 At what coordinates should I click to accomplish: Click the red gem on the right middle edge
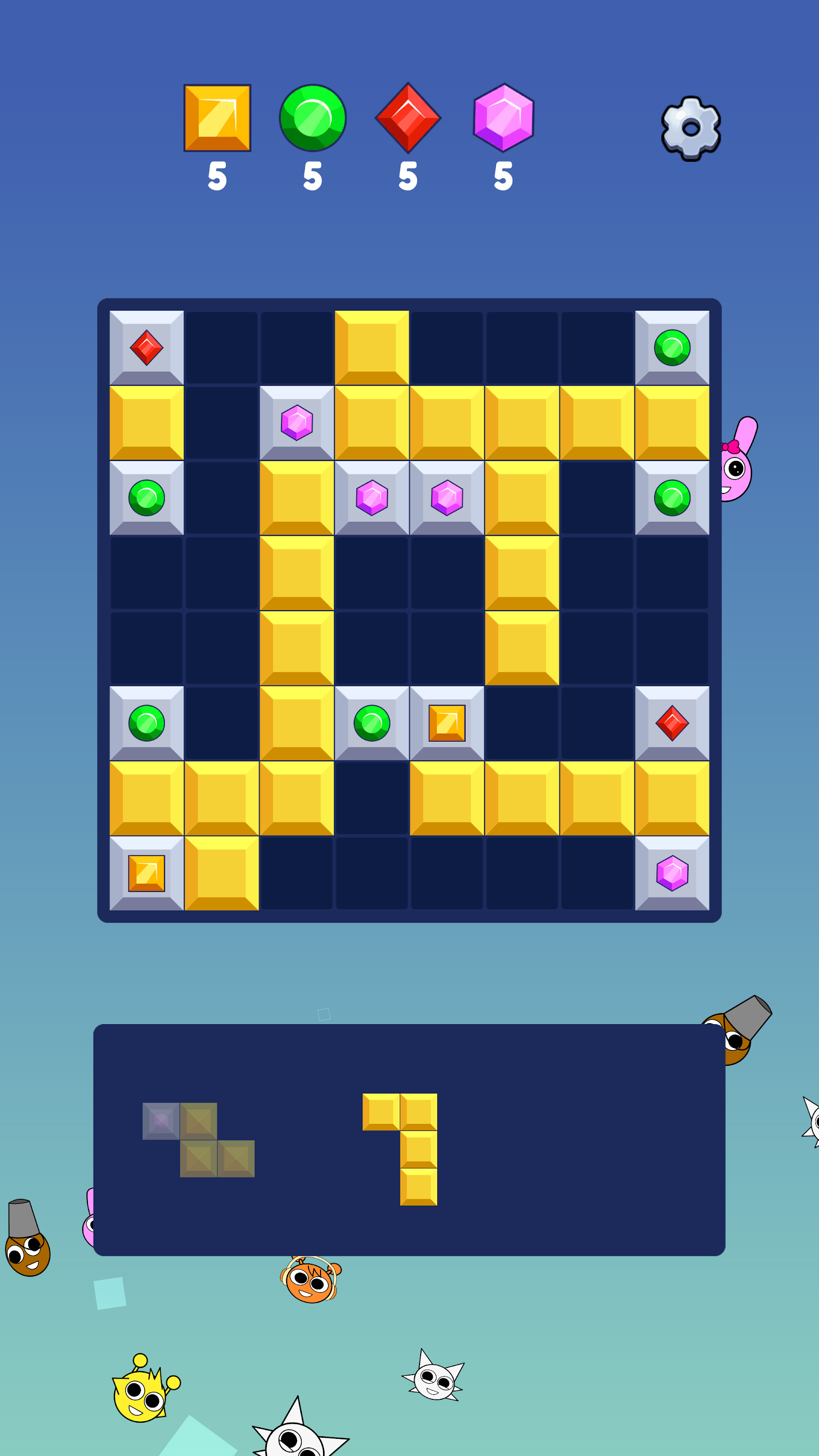click(x=672, y=722)
